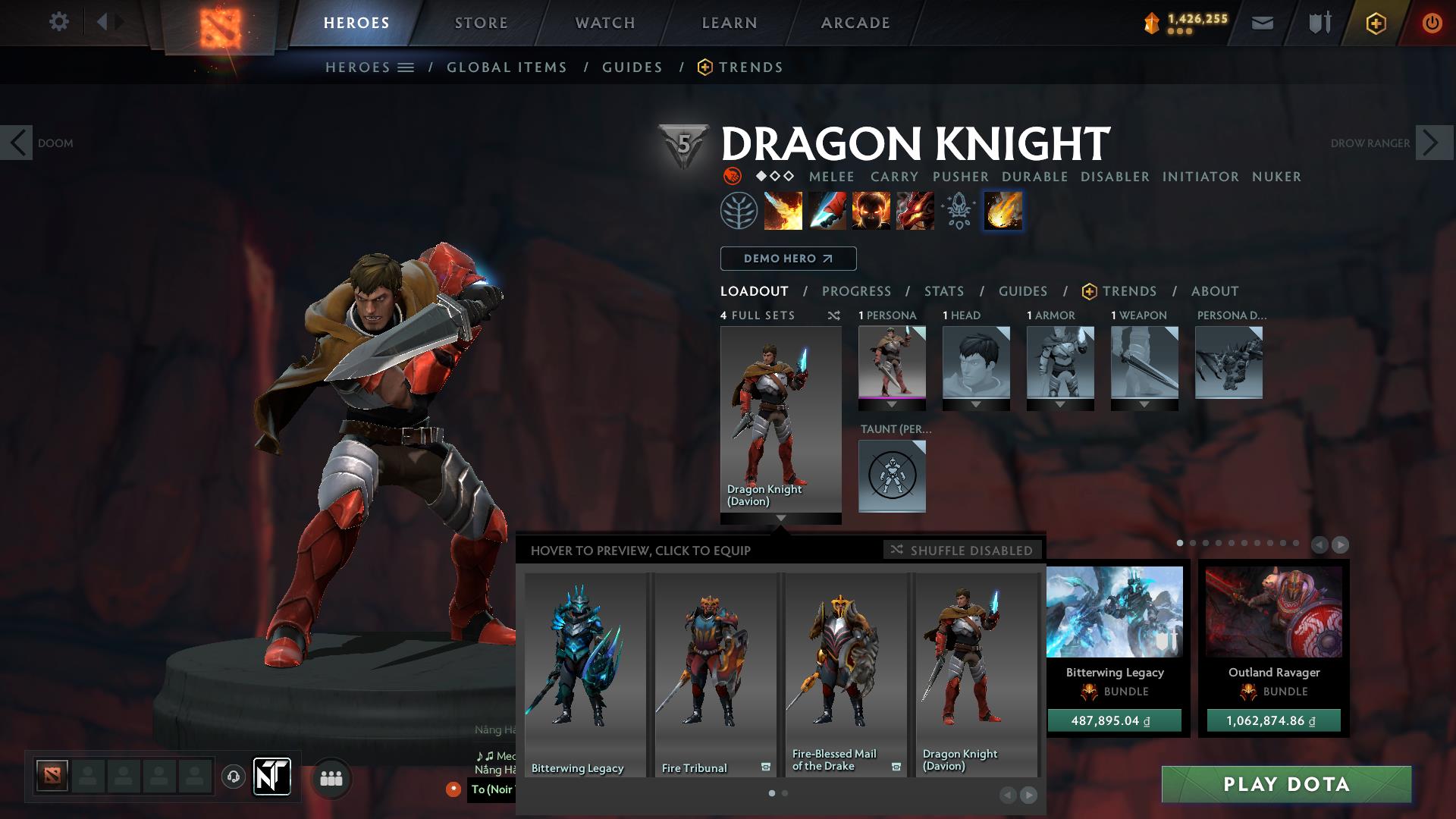Open Dota Plus via the gold hexagon icon
This screenshot has width=1456, height=819.
1376,22
